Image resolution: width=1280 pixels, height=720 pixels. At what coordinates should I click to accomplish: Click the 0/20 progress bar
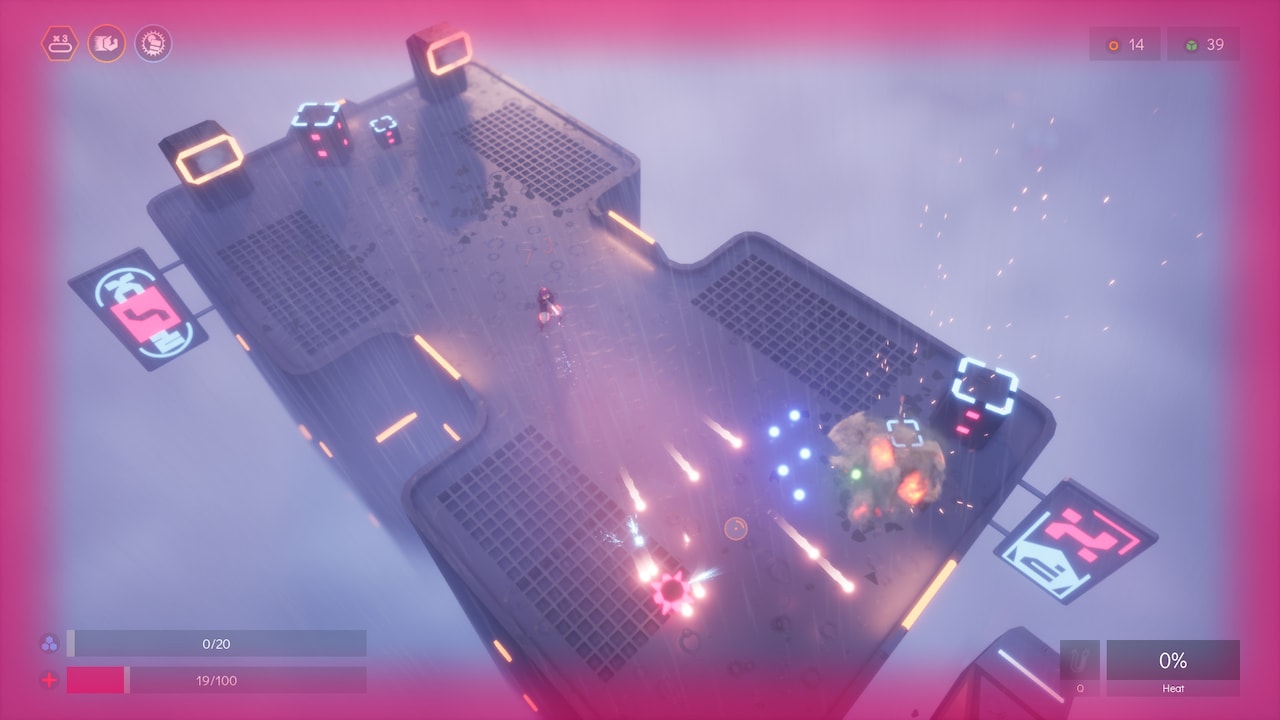(218, 644)
